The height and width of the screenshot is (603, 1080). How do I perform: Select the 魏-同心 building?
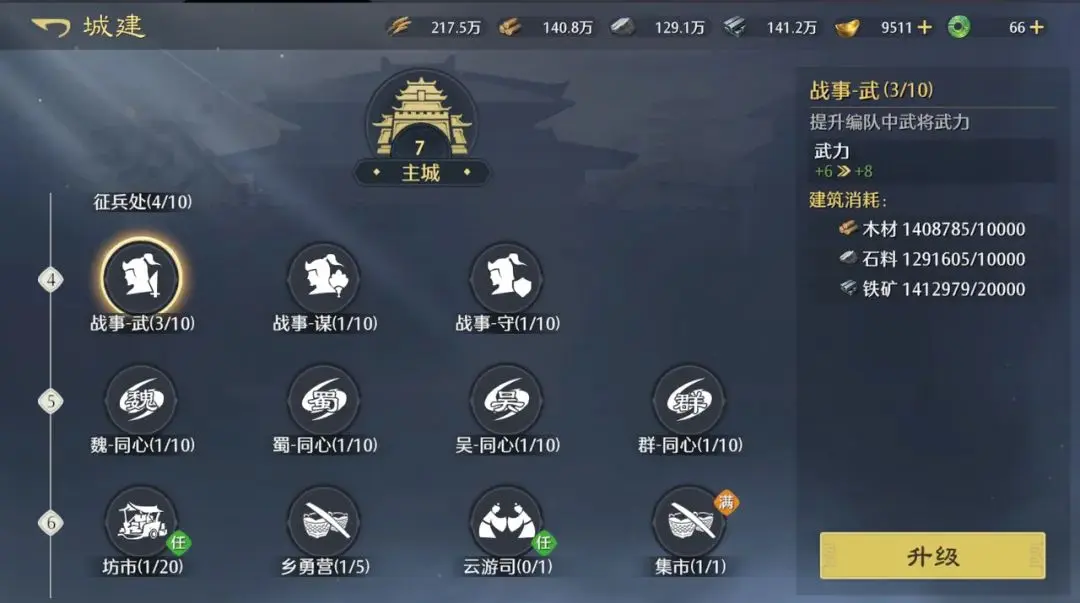(x=141, y=401)
